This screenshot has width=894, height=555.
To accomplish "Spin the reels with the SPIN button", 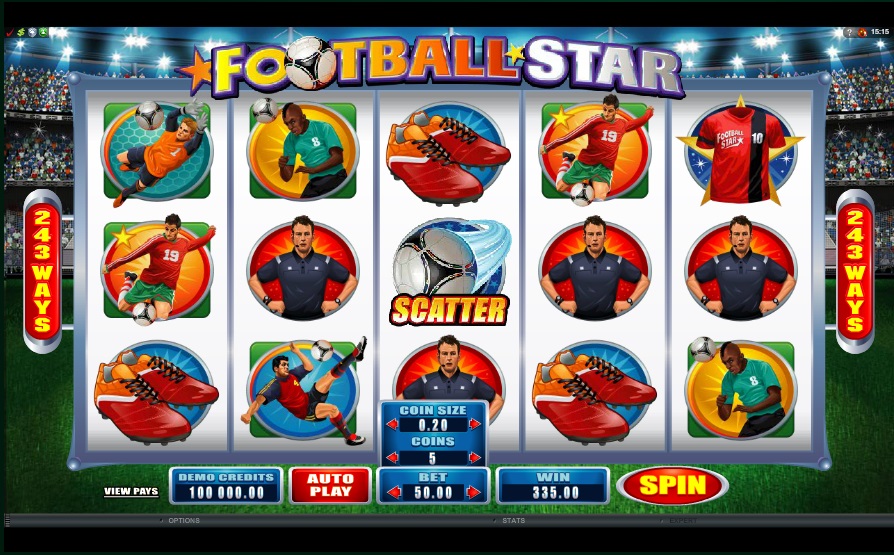I will coord(672,485).
